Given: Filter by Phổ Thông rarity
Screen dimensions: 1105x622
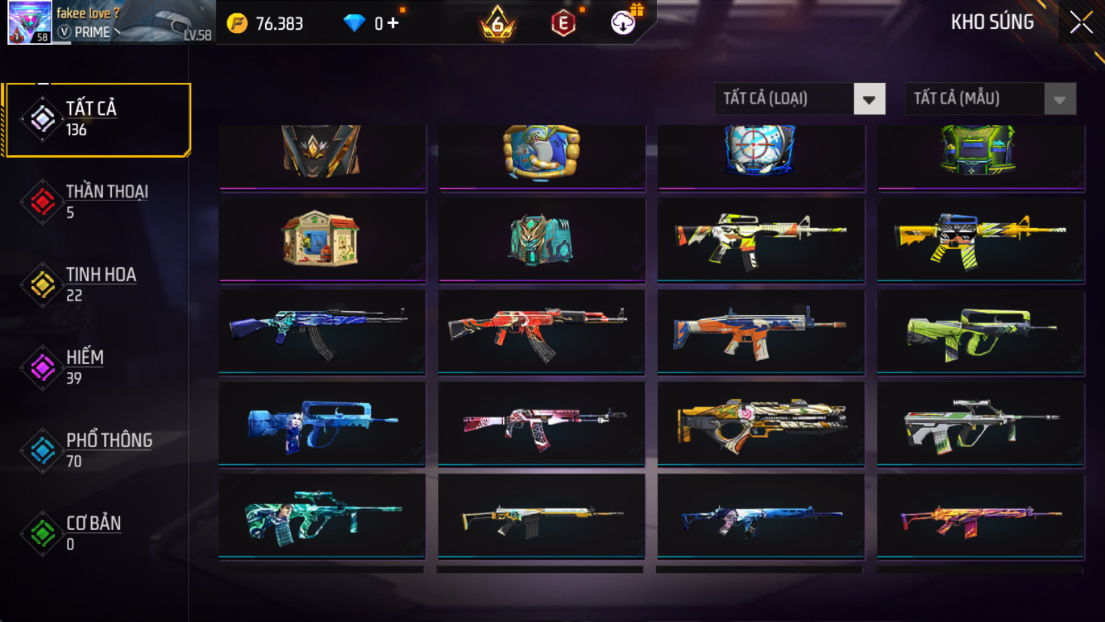Looking at the screenshot, I should [97, 451].
